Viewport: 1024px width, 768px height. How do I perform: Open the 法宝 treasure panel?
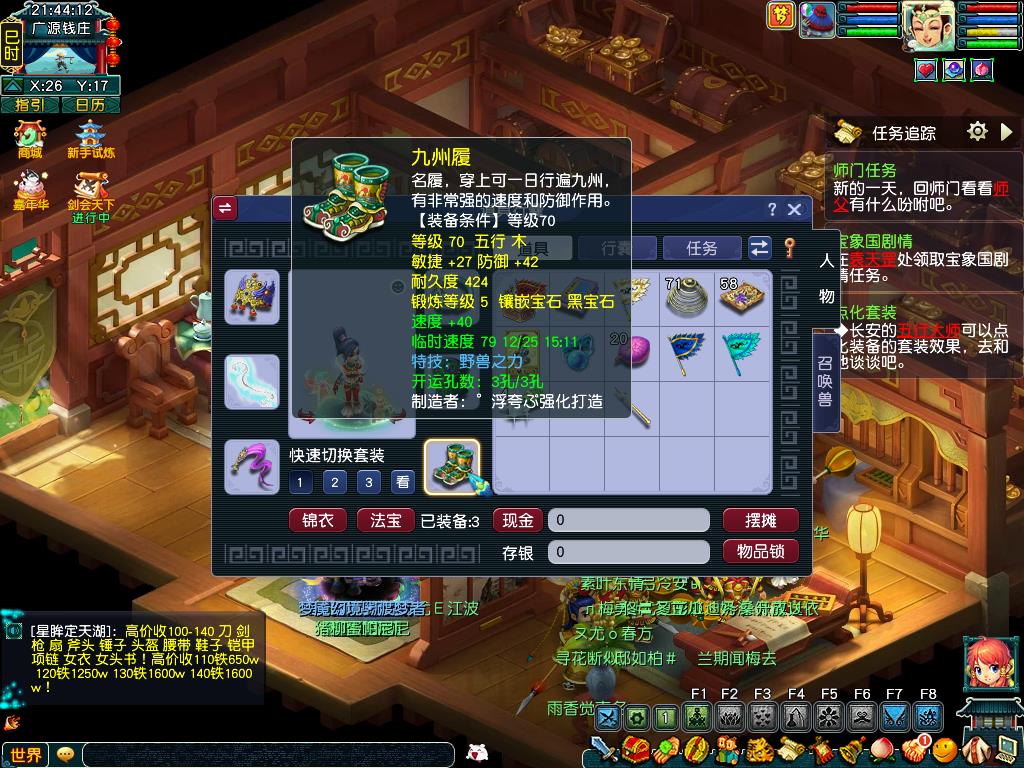[x=385, y=520]
